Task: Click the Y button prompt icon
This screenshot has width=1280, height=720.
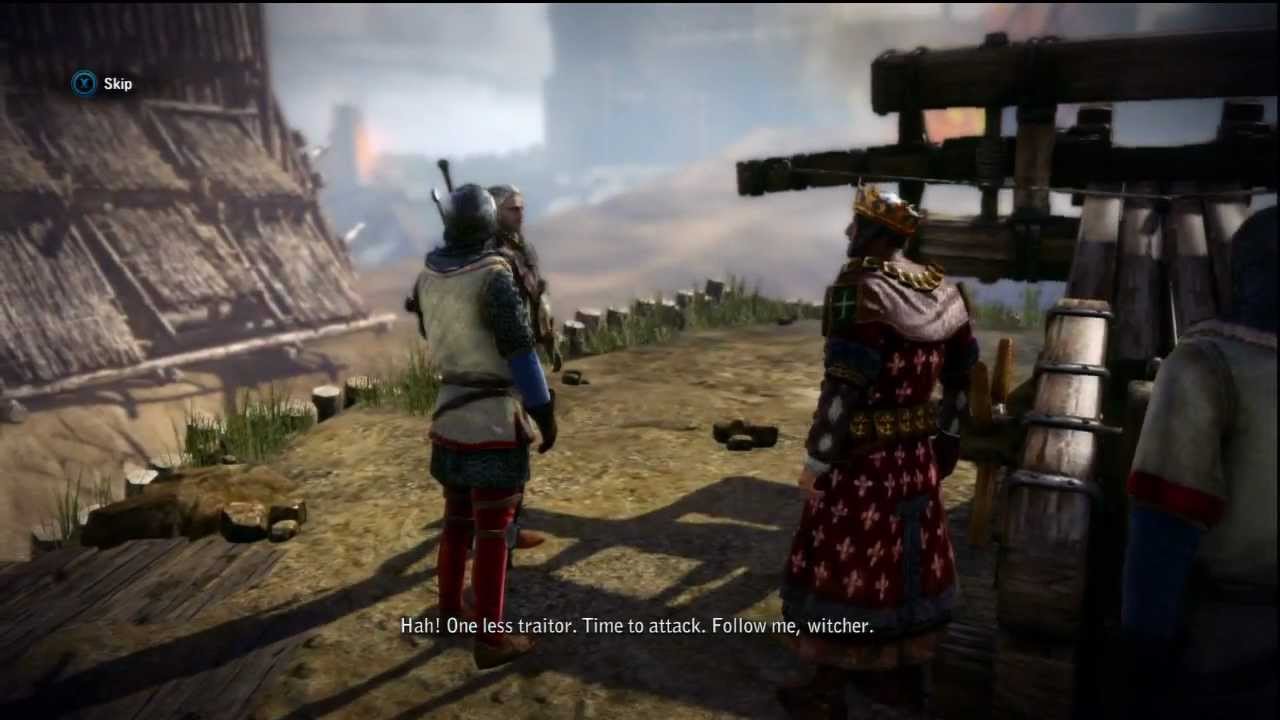Action: click(x=84, y=84)
